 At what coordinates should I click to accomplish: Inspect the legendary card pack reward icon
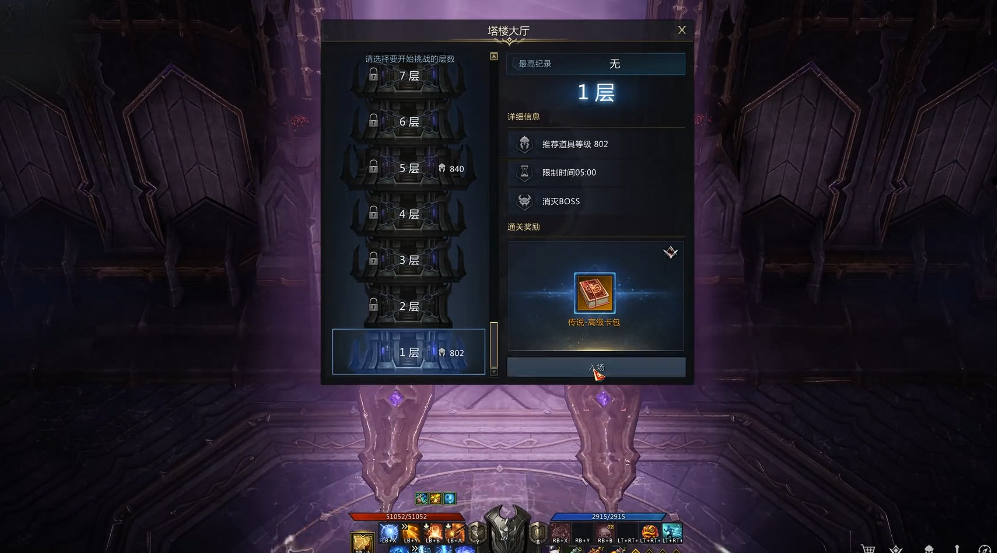(x=595, y=294)
